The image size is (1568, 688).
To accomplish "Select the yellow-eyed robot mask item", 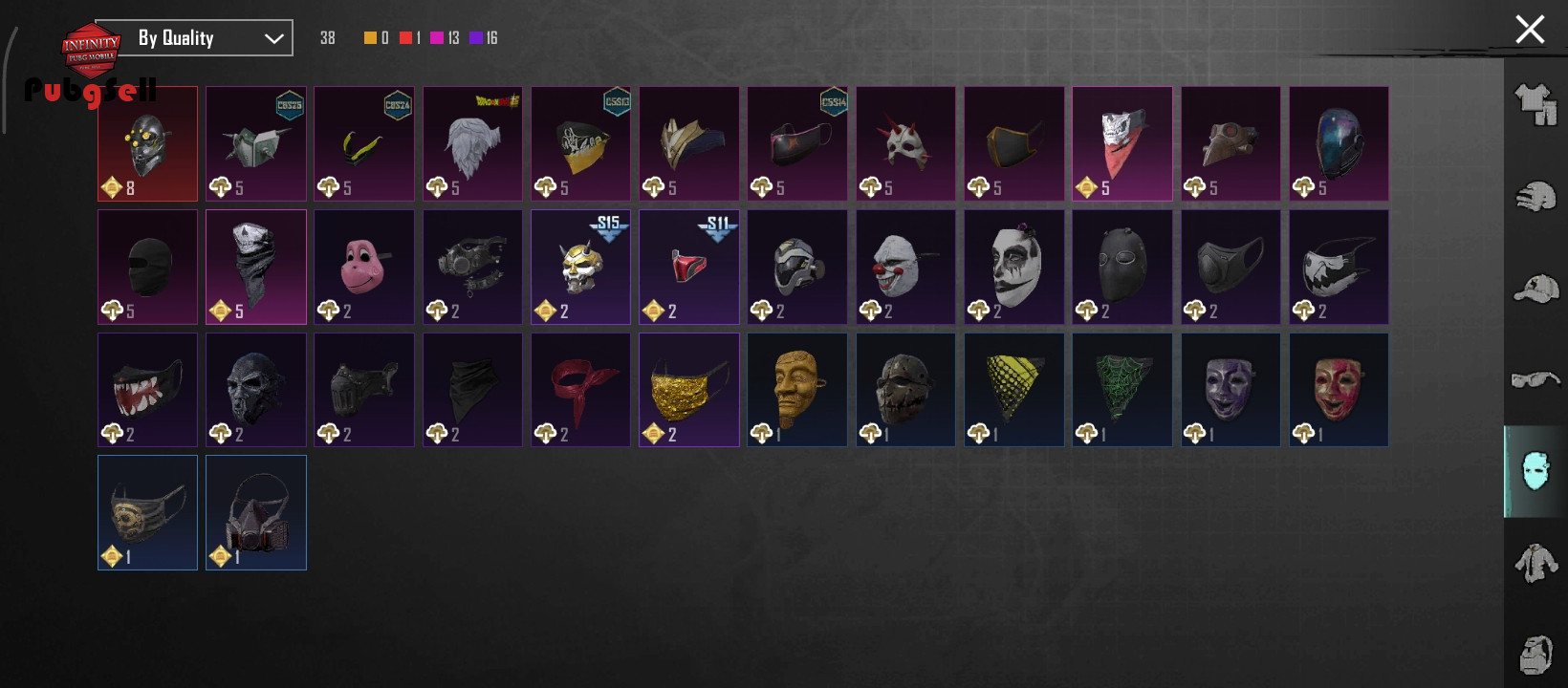I will (147, 143).
